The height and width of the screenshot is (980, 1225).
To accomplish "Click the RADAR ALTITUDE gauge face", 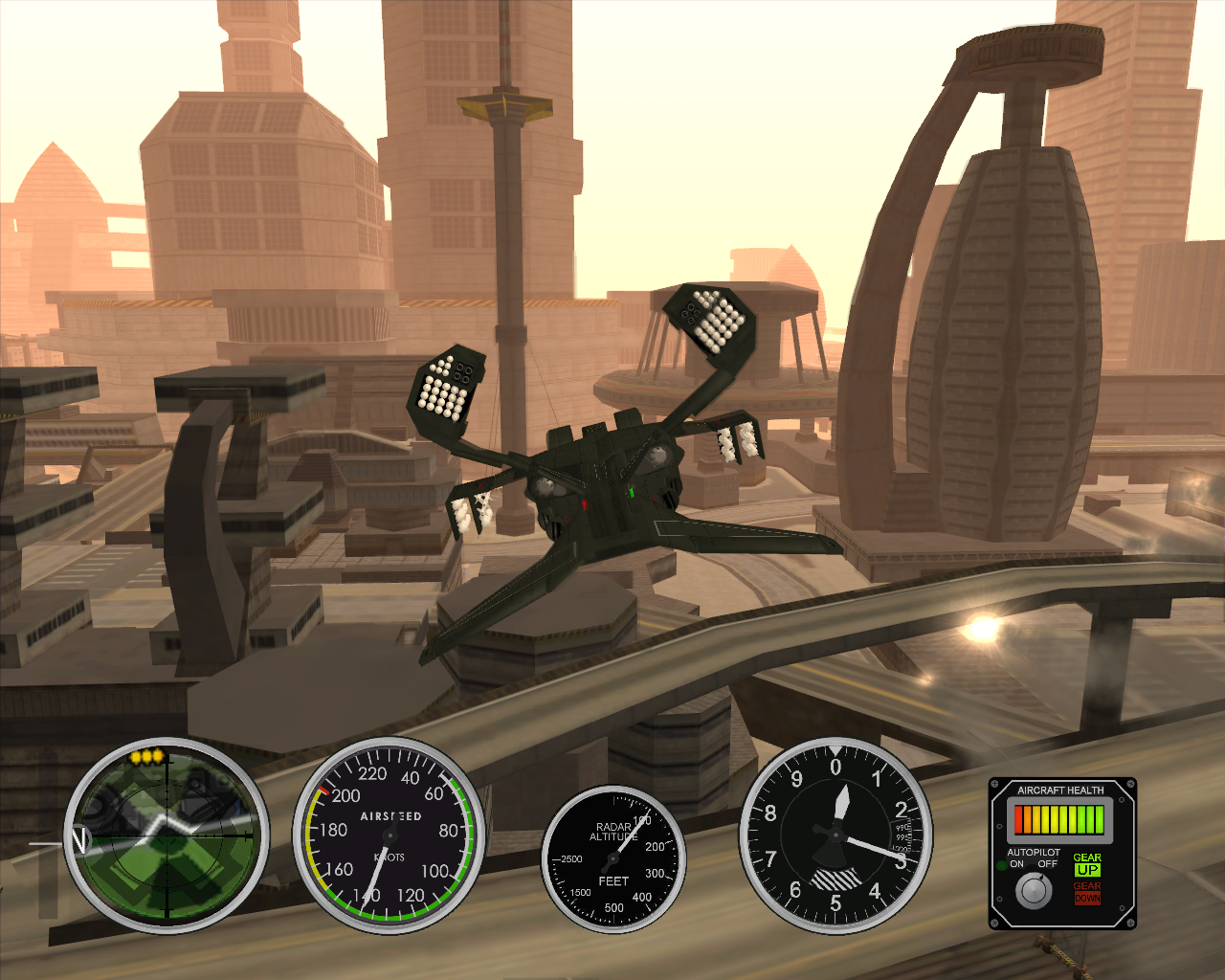I will [x=615, y=857].
